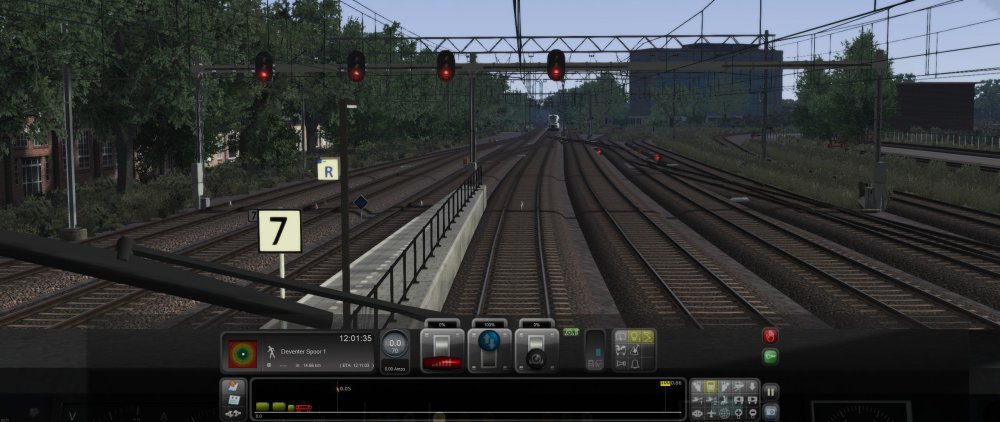Take a screenshot with the camera button

[771, 410]
